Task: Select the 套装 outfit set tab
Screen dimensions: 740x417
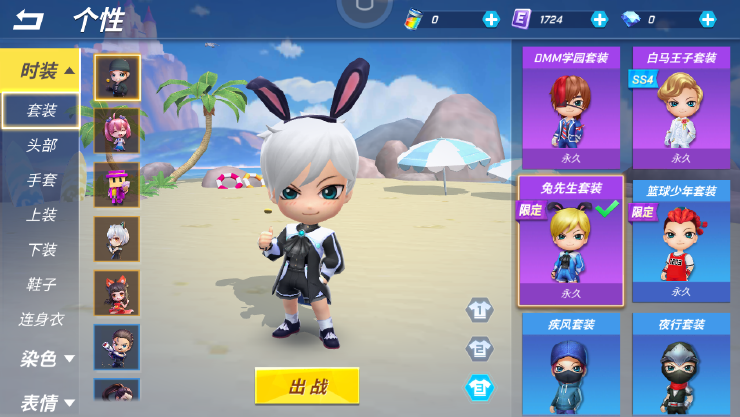Action: pyautogui.click(x=41, y=110)
